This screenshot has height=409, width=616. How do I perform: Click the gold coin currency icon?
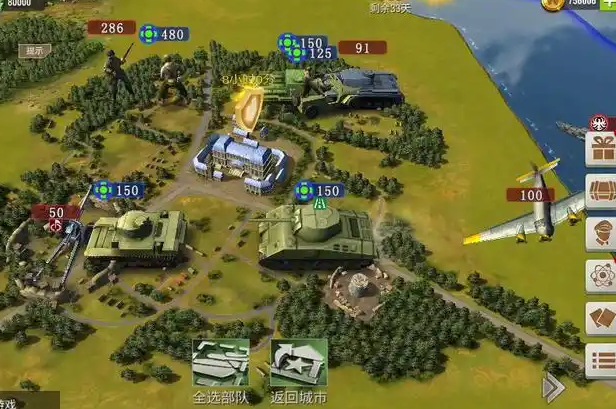(553, 4)
